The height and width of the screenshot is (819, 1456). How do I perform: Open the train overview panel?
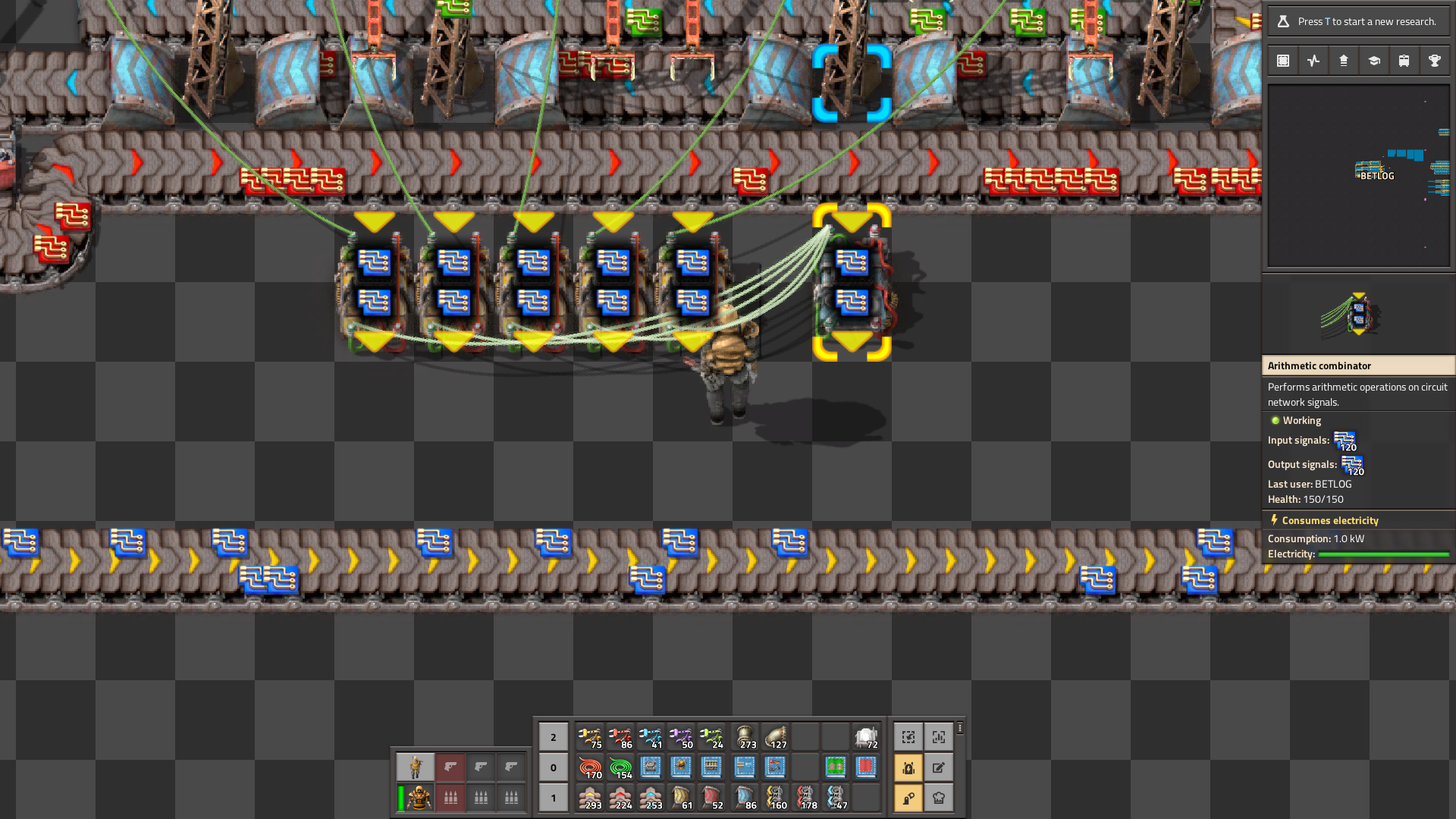coord(1404,60)
